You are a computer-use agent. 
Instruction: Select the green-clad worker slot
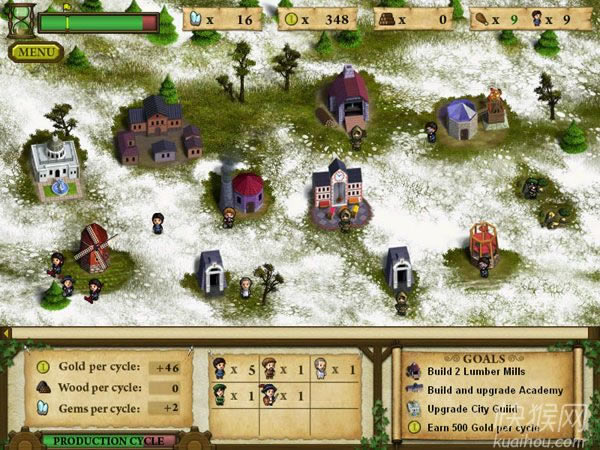click(233, 395)
